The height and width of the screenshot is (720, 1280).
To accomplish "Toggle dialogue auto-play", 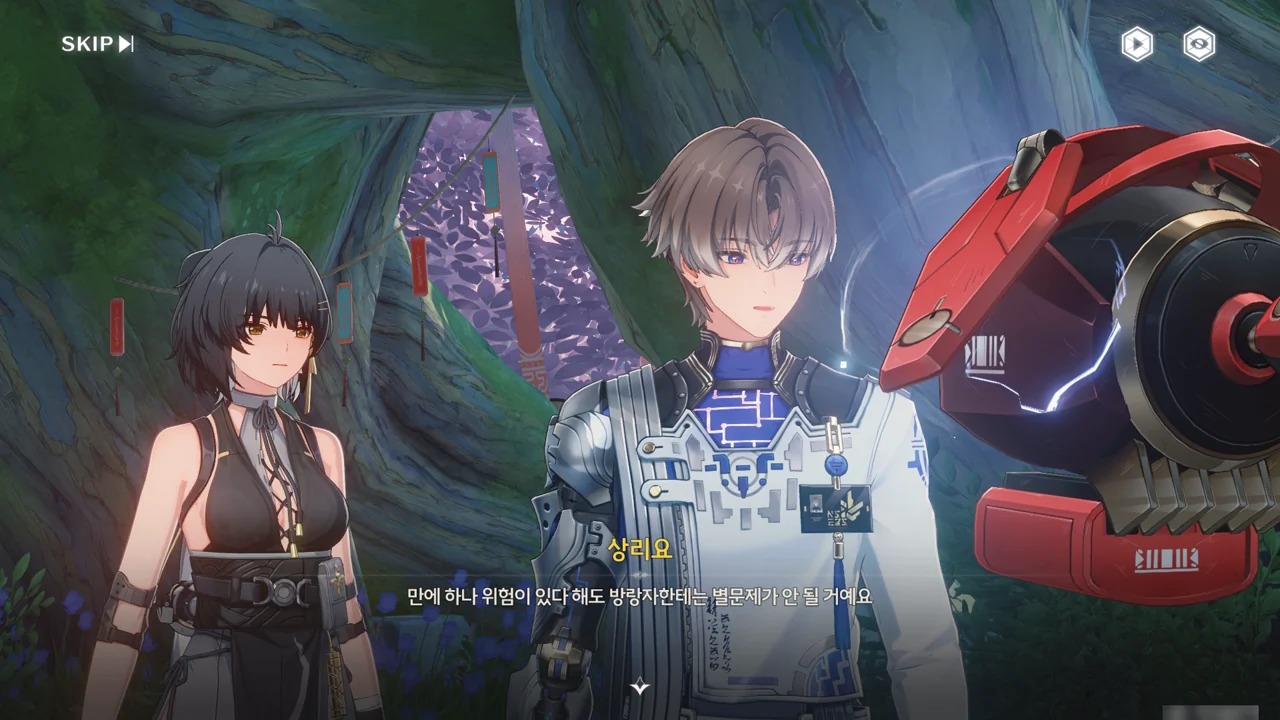I will click(1136, 44).
